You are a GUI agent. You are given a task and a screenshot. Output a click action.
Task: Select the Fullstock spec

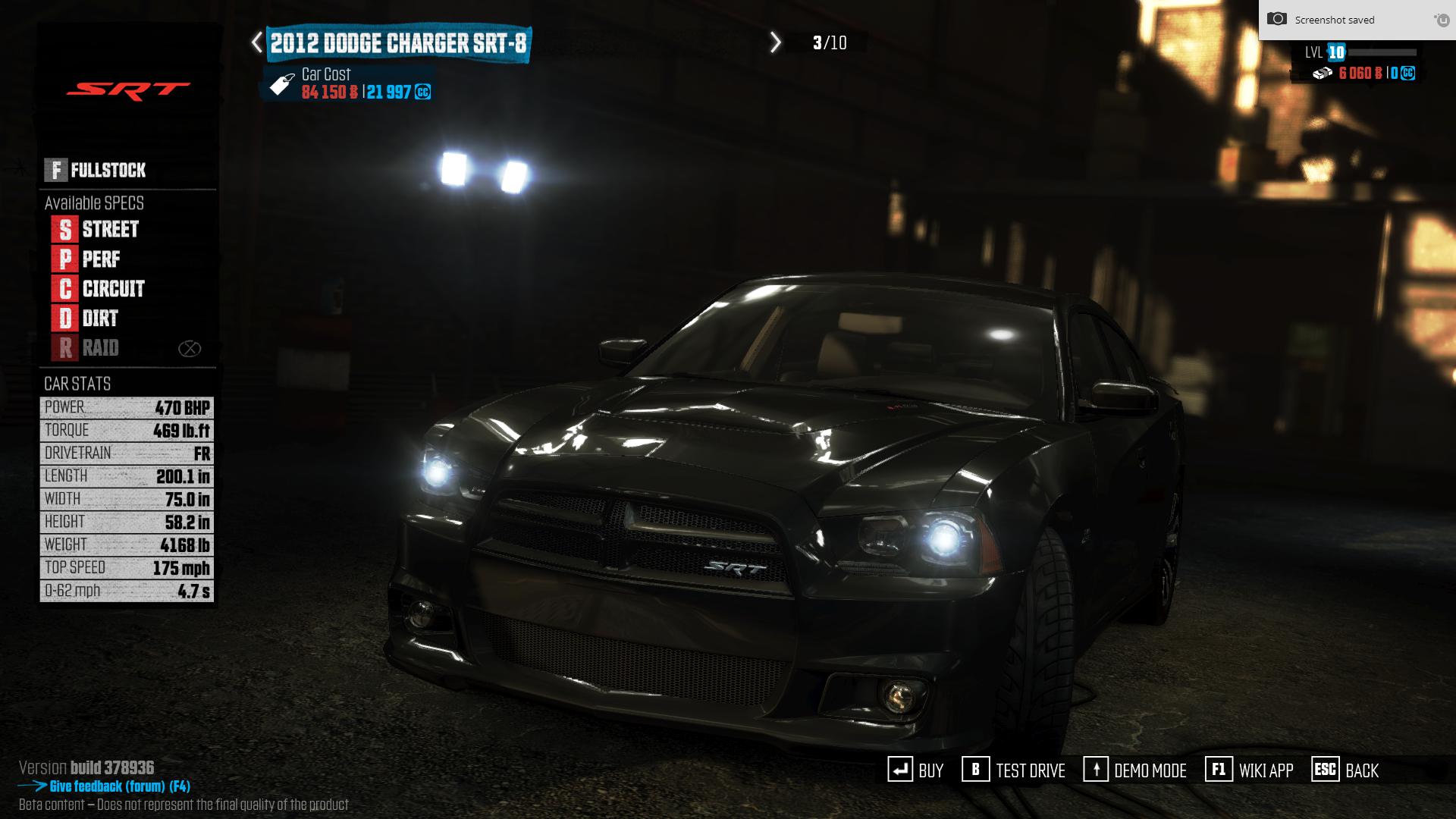tap(96, 170)
